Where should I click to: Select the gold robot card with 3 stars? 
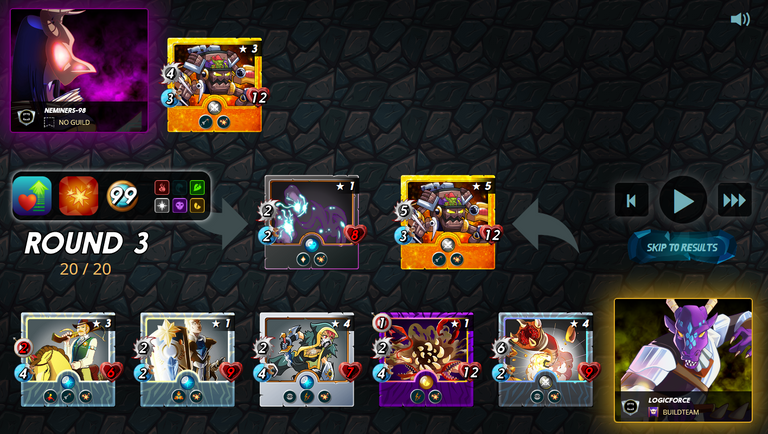tap(214, 85)
